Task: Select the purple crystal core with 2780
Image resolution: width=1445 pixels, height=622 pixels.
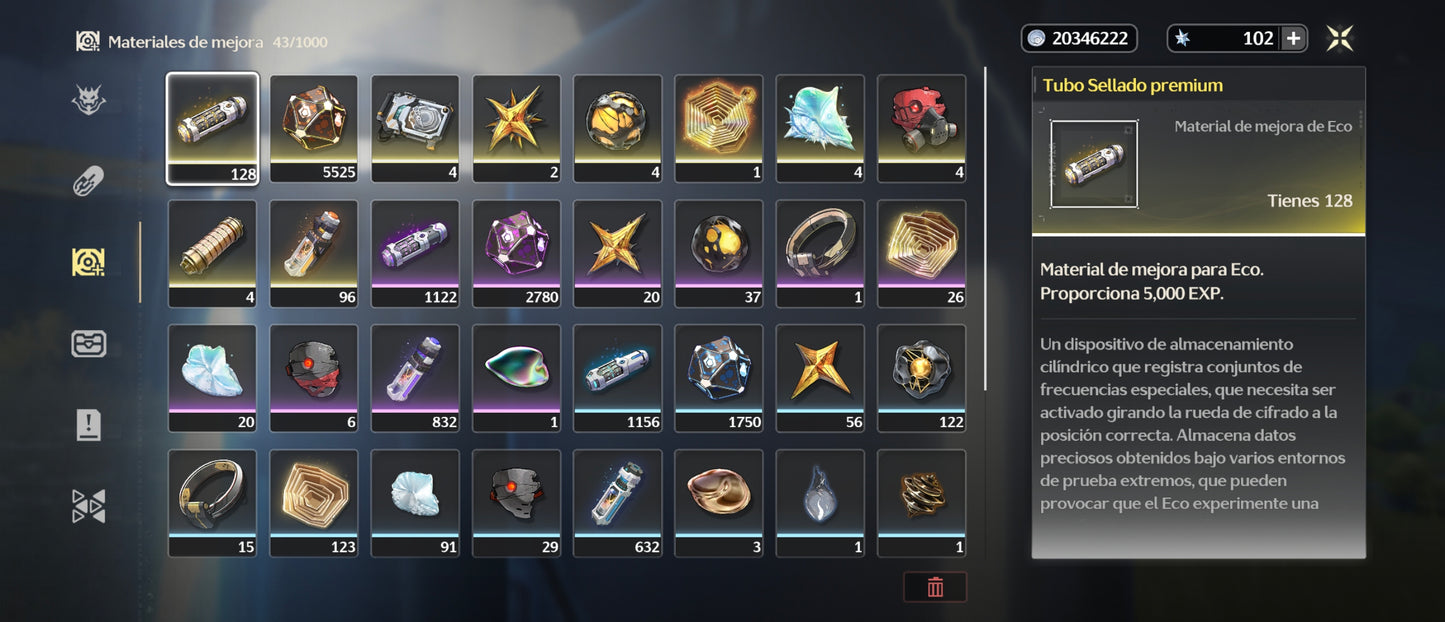Action: (516, 253)
